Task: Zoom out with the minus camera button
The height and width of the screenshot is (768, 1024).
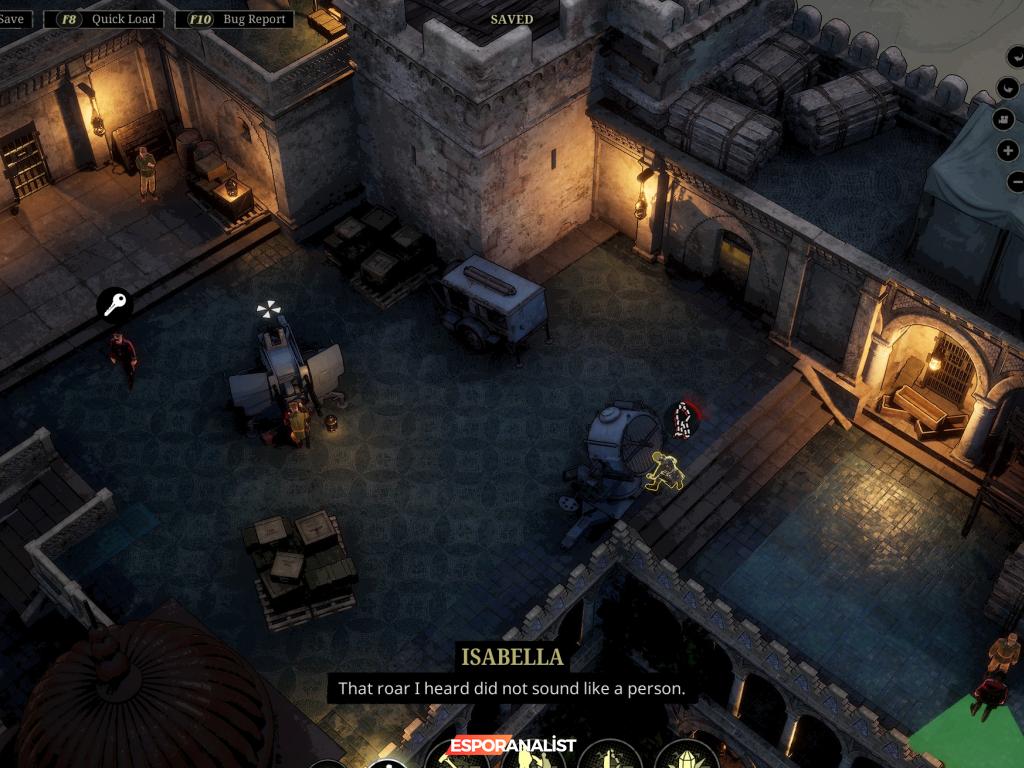Action: pyautogui.click(x=1015, y=182)
